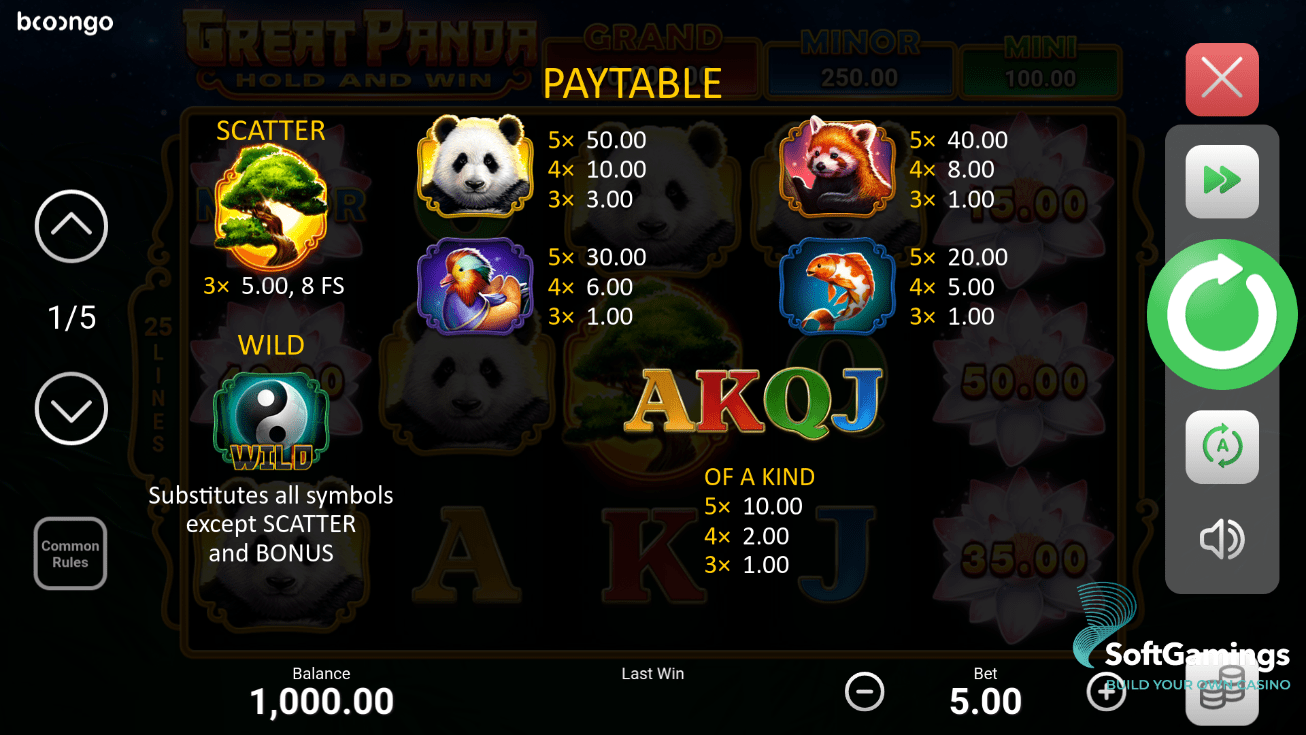The image size is (1306, 735).
Task: Toggle fast play with the double-arrow icon
Action: pyautogui.click(x=1221, y=181)
